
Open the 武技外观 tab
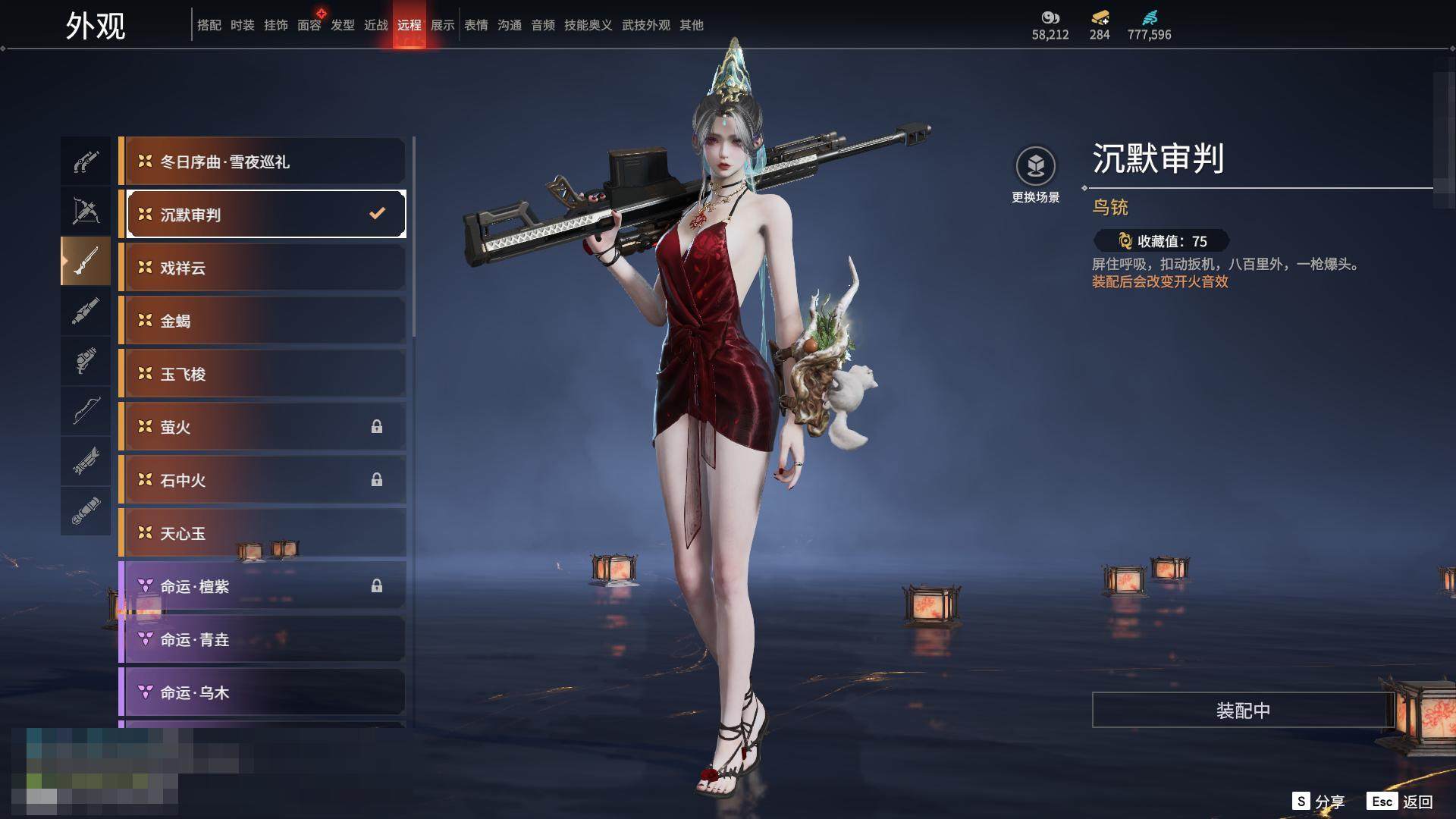coord(646,25)
